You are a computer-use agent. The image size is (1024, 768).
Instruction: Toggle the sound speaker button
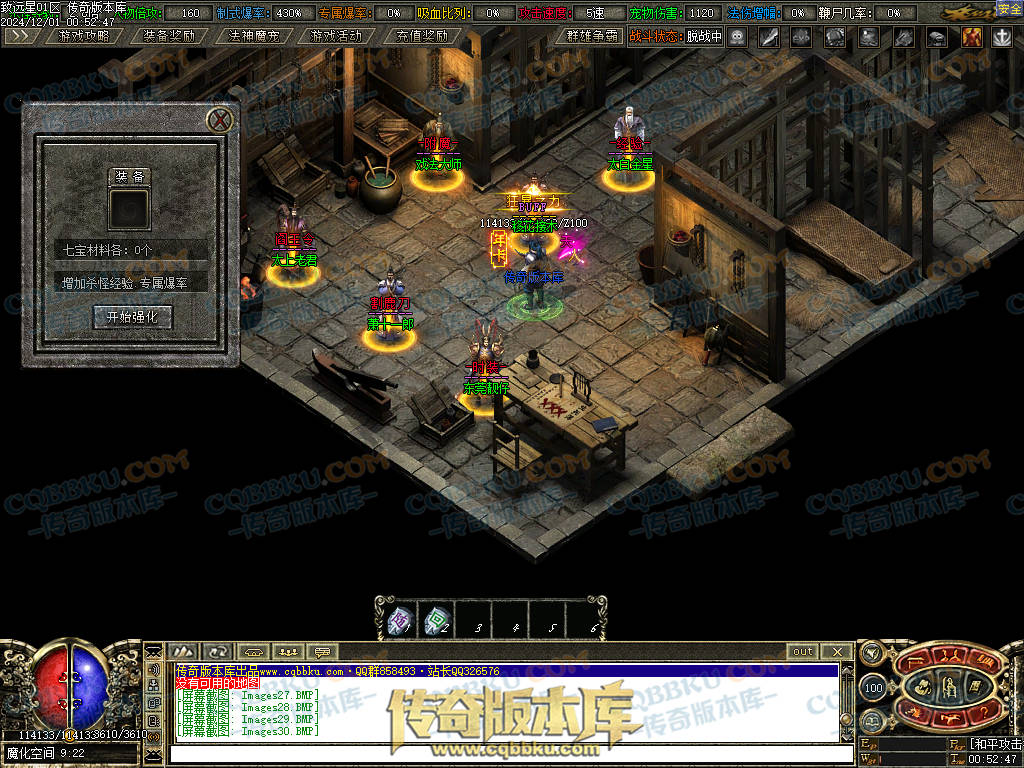(155, 669)
